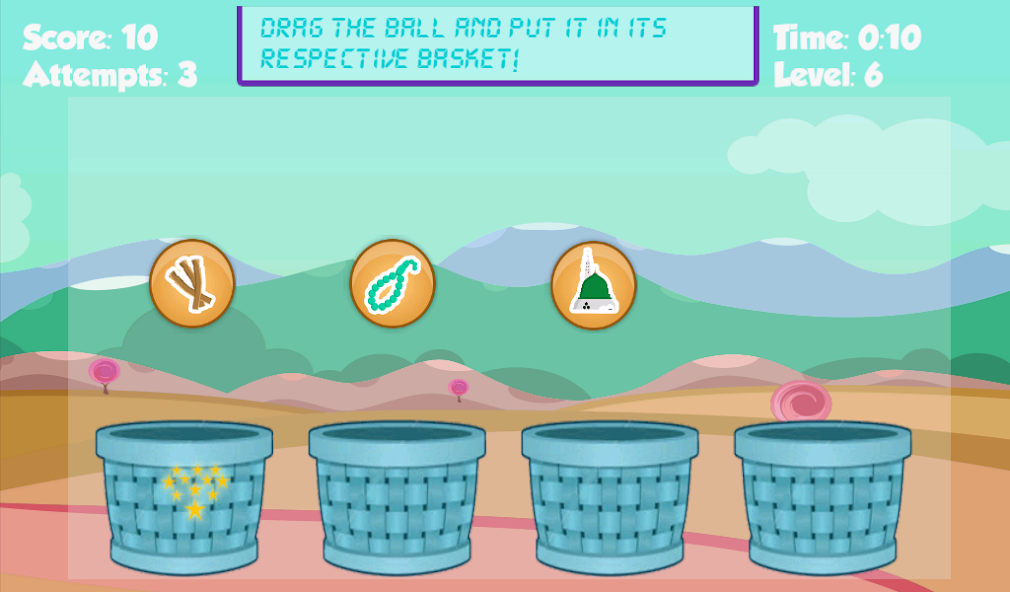Select the ball with wooden sticks

[x=192, y=284]
